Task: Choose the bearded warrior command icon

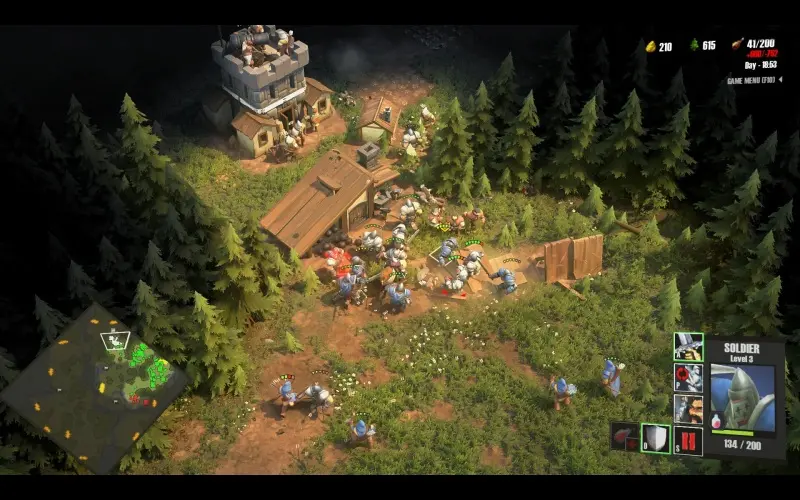Action: (x=688, y=408)
